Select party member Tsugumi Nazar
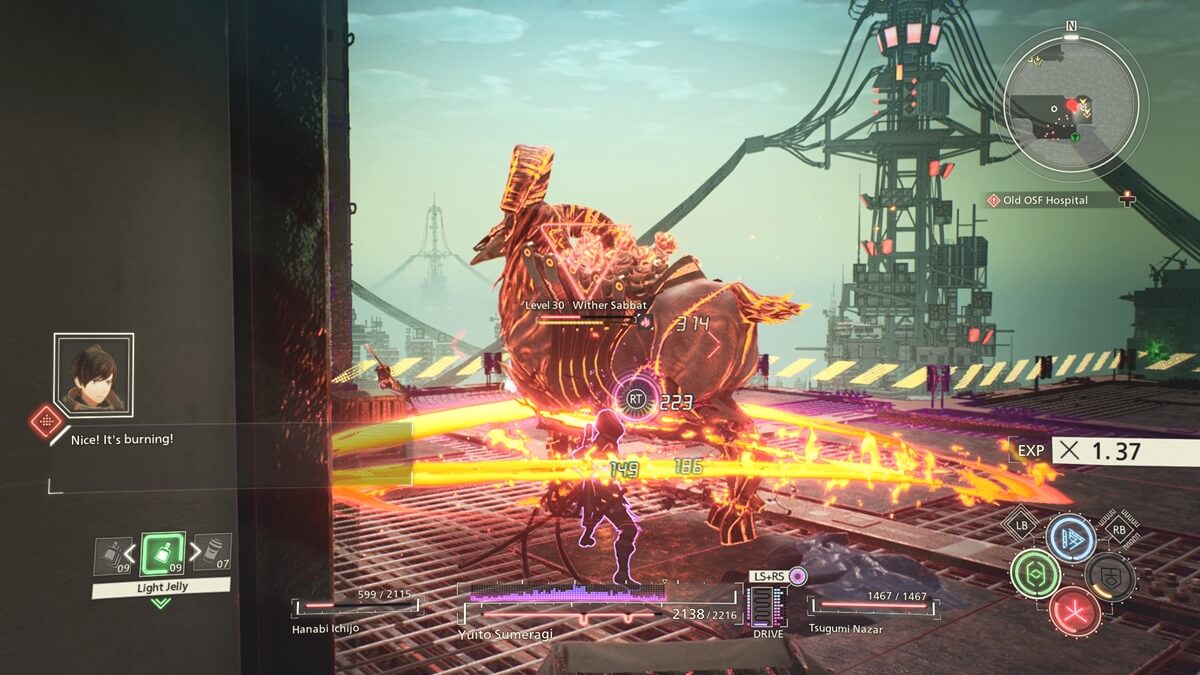 tap(871, 606)
